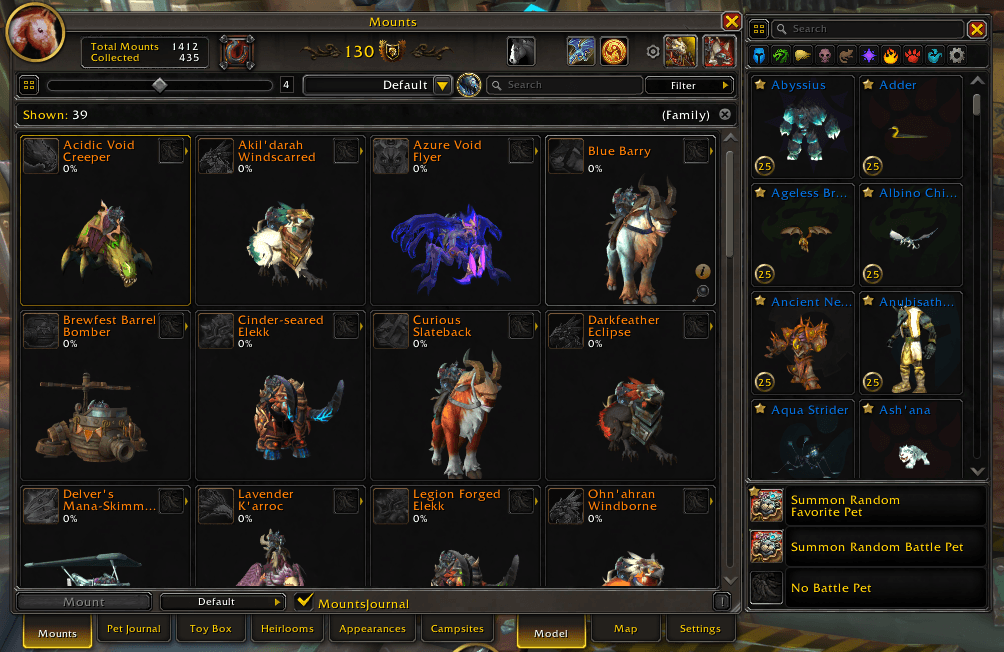
Task: Toggle the MountsJournal checkbox
Action: (x=306, y=602)
